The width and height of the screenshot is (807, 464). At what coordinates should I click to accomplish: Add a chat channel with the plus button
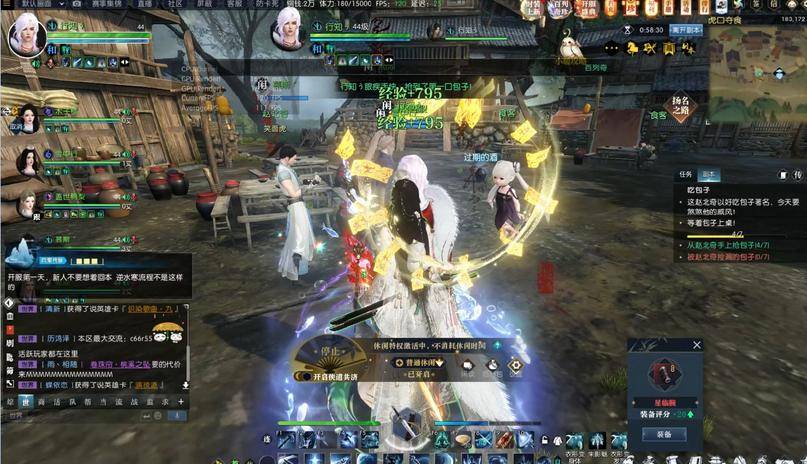click(x=180, y=402)
